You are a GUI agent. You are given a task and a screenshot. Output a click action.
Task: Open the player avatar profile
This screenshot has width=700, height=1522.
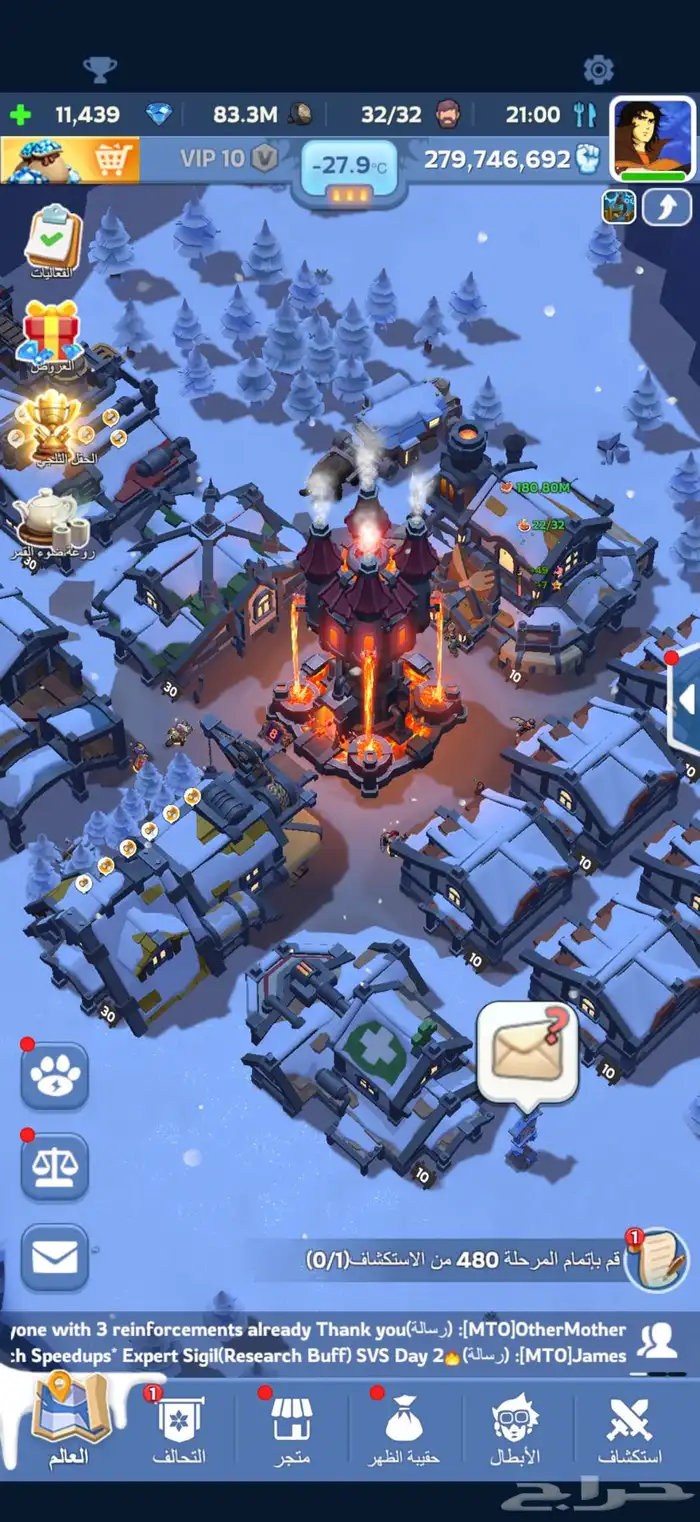click(x=652, y=139)
